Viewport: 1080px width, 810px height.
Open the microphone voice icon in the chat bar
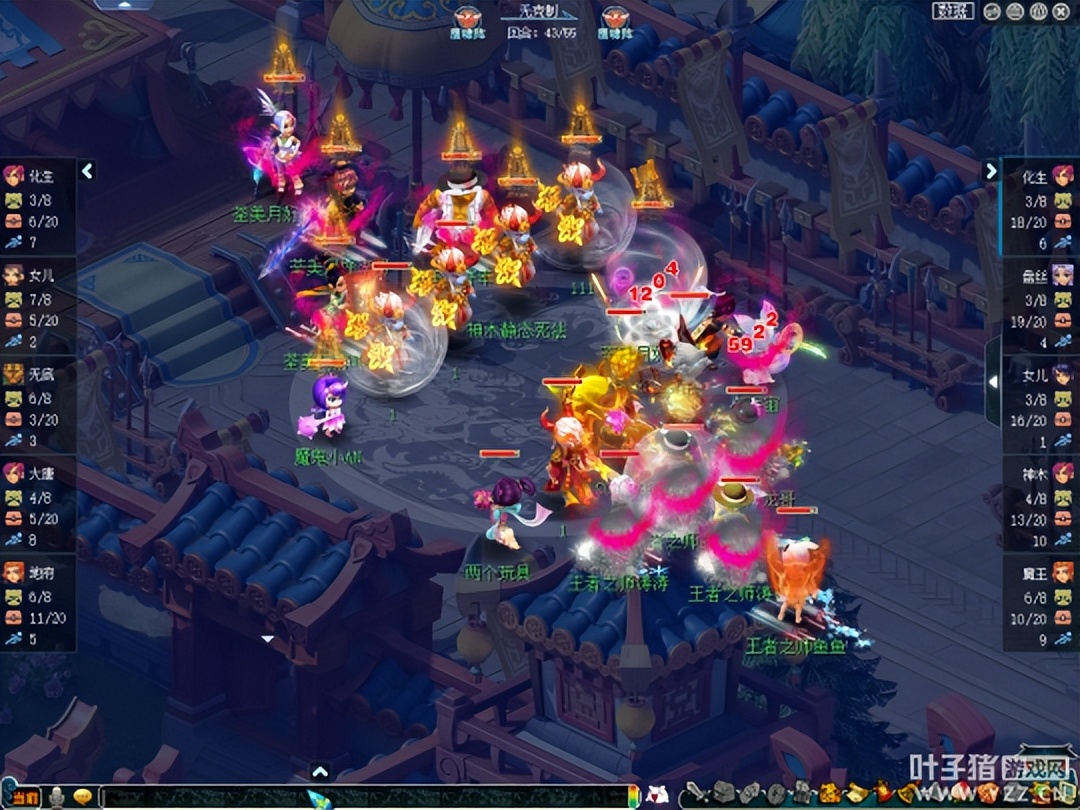pyautogui.click(x=58, y=797)
